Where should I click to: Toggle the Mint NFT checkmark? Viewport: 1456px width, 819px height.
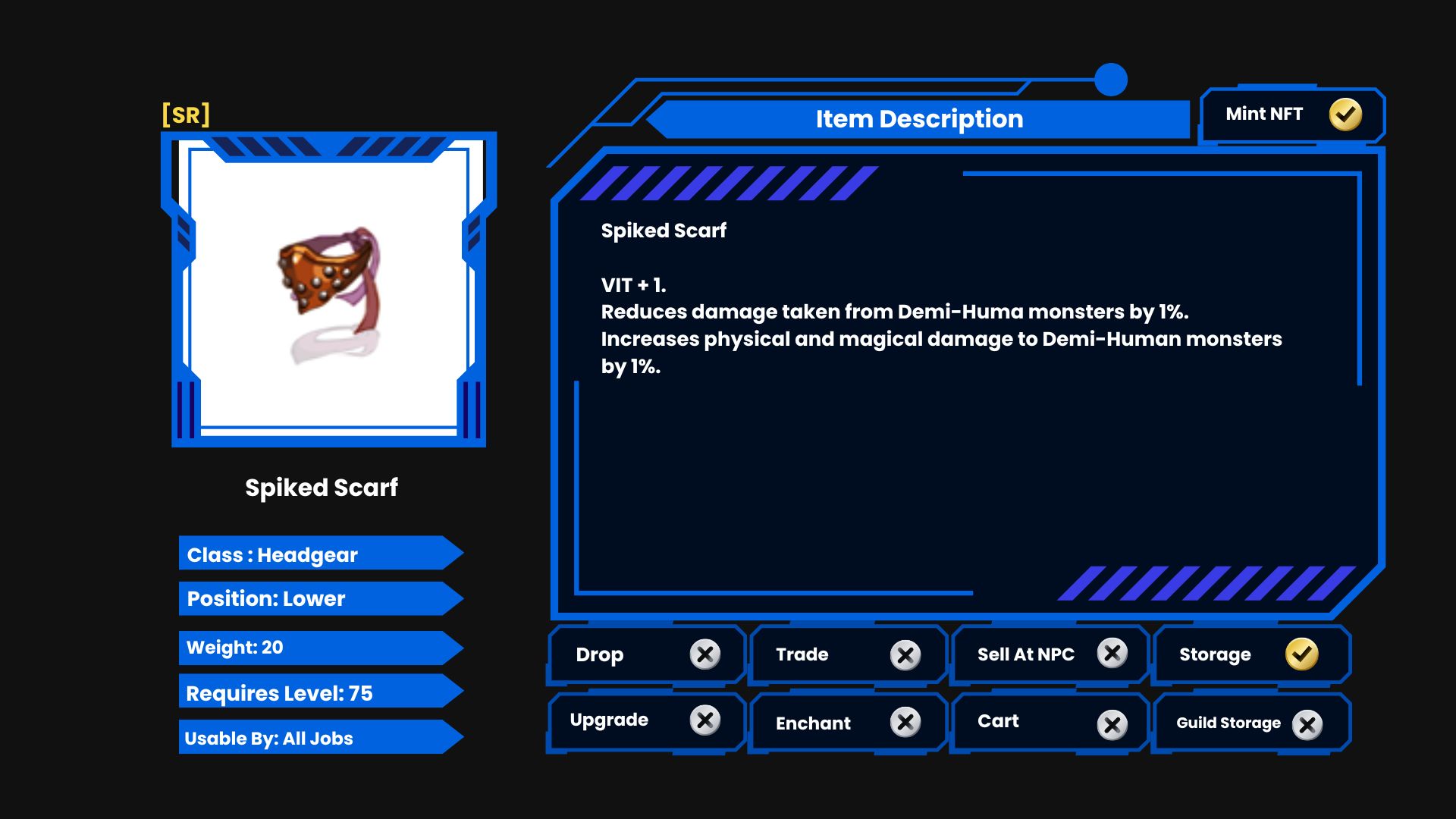[1345, 115]
